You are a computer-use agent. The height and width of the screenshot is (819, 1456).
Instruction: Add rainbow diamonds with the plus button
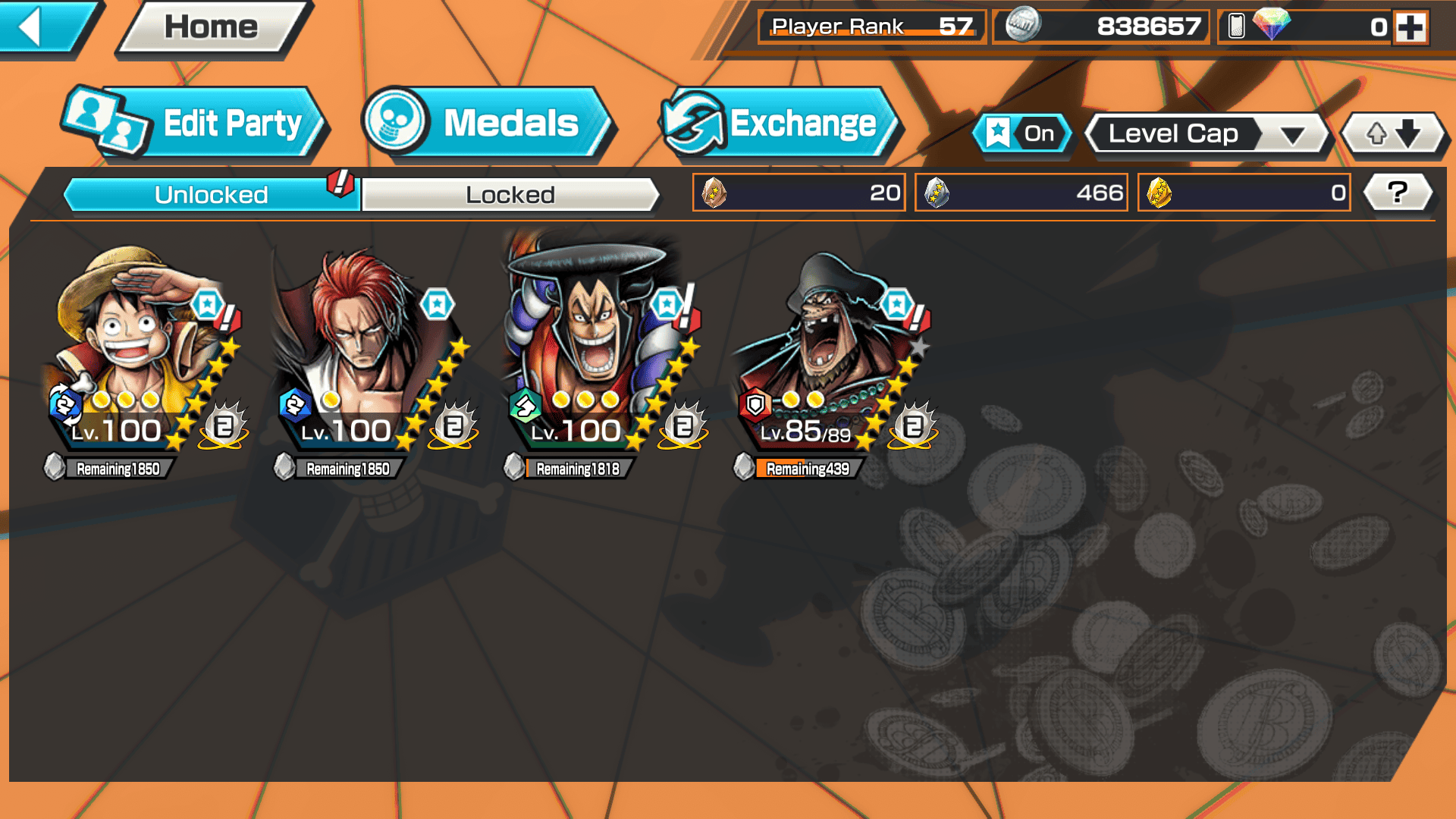click(x=1410, y=27)
